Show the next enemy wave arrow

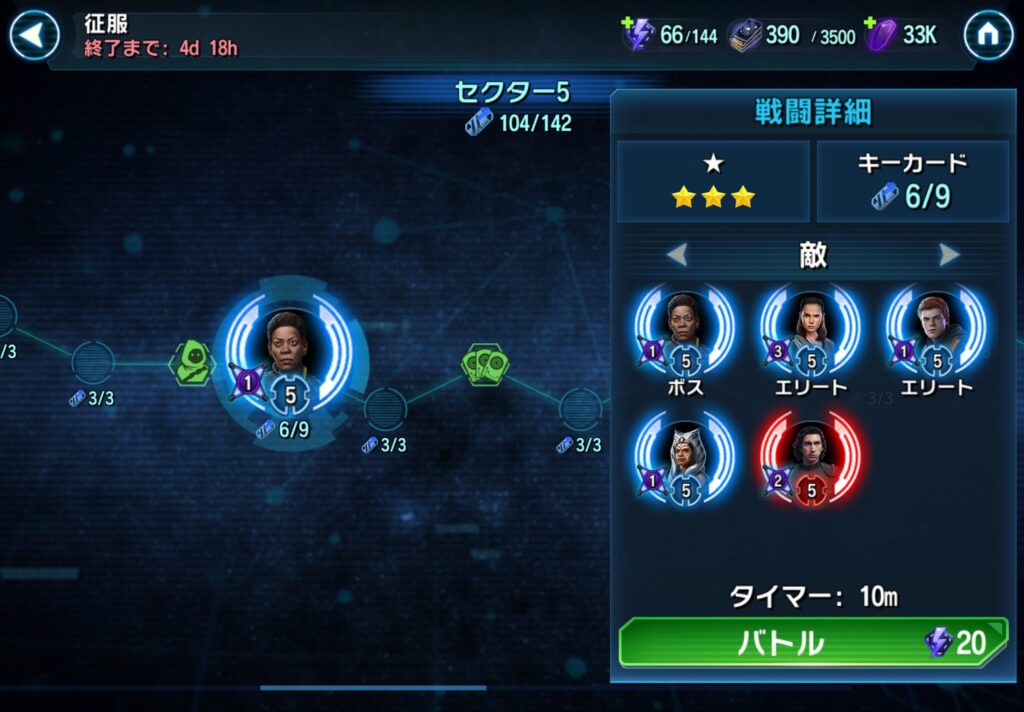click(949, 255)
